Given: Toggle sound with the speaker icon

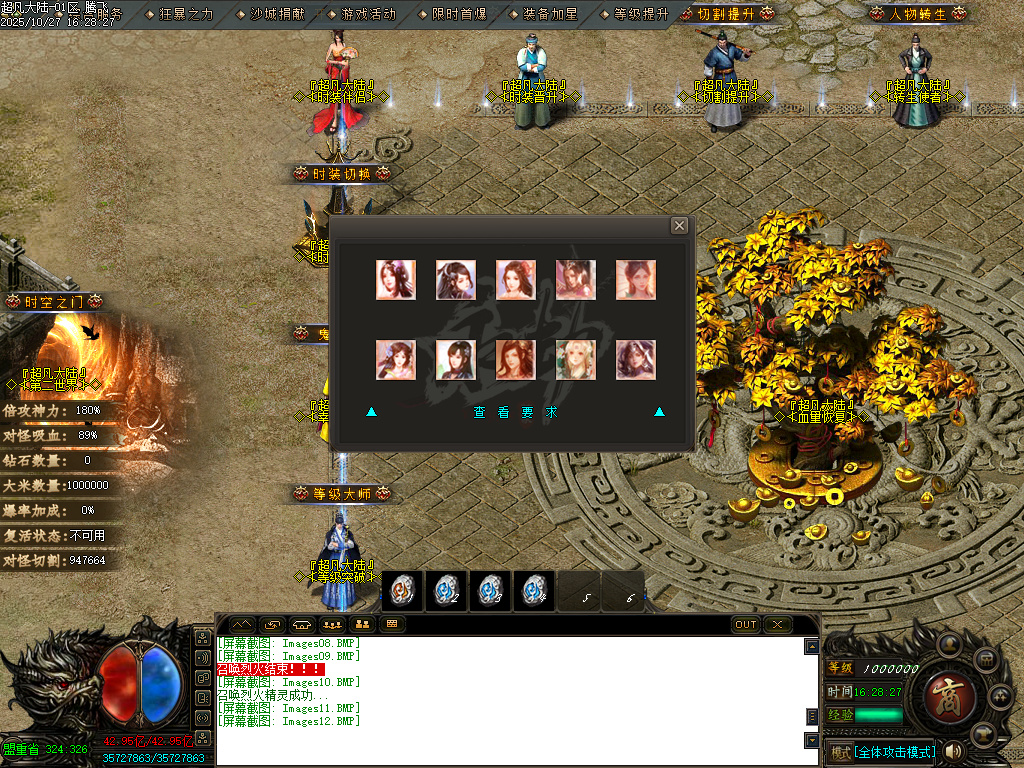Looking at the screenshot, I should click(953, 751).
